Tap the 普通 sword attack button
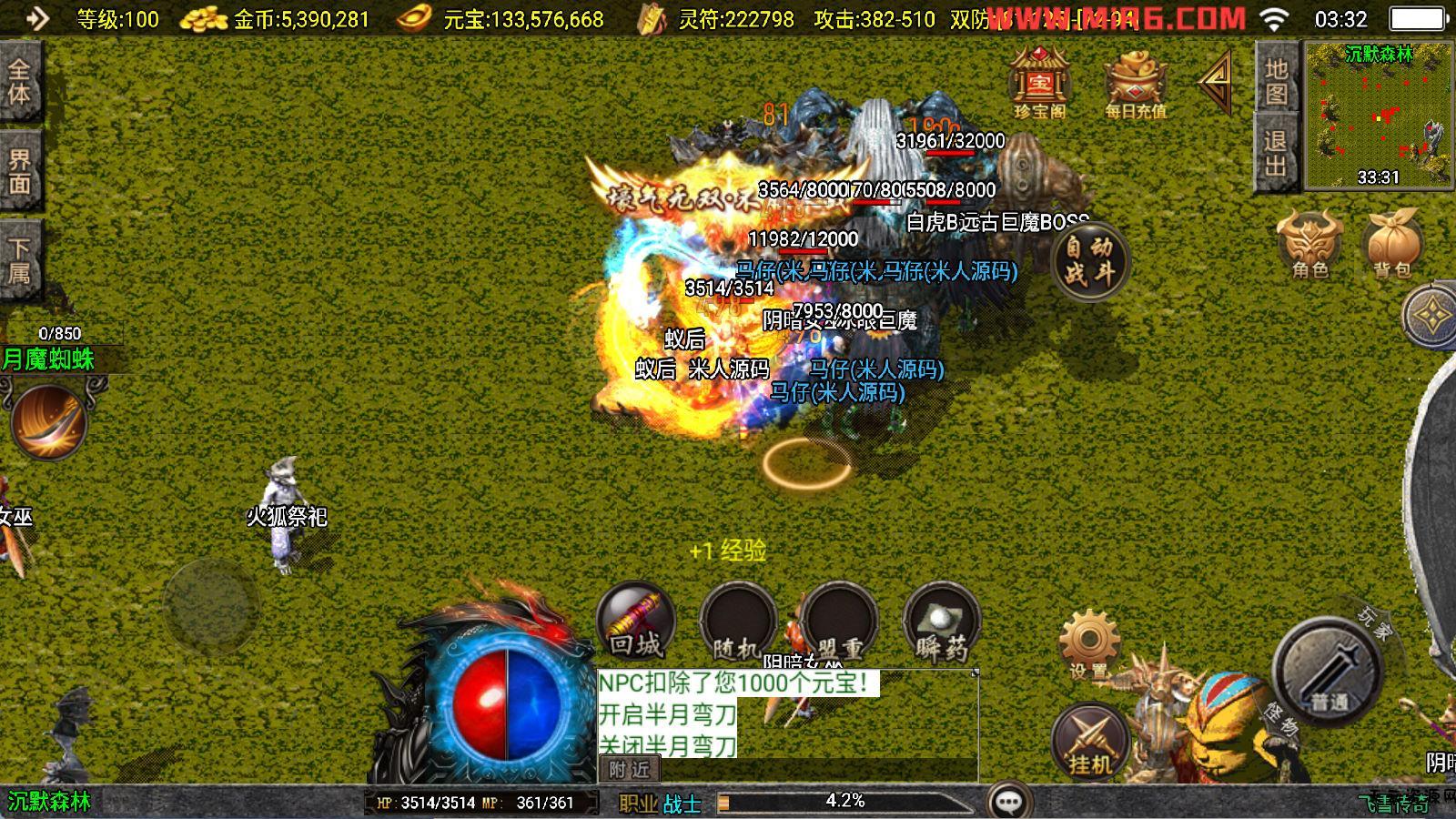1456x819 pixels. point(1329,673)
